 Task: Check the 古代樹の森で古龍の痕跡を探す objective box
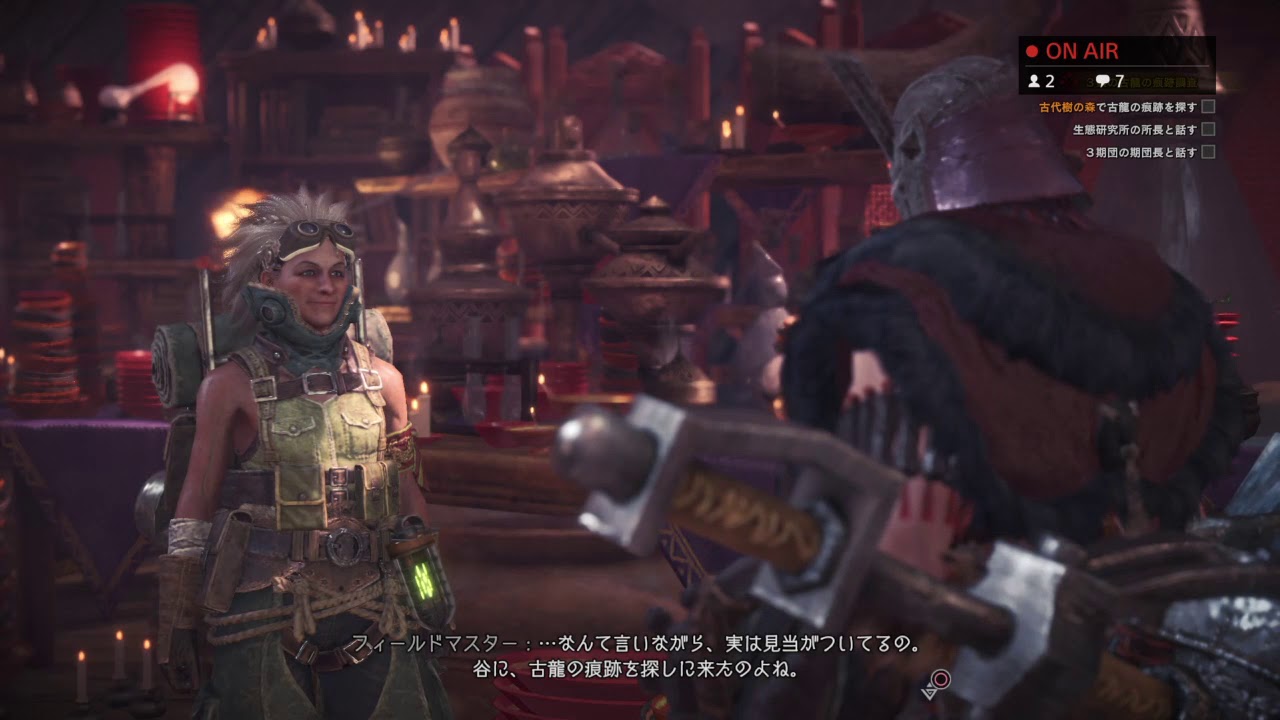[x=1207, y=107]
